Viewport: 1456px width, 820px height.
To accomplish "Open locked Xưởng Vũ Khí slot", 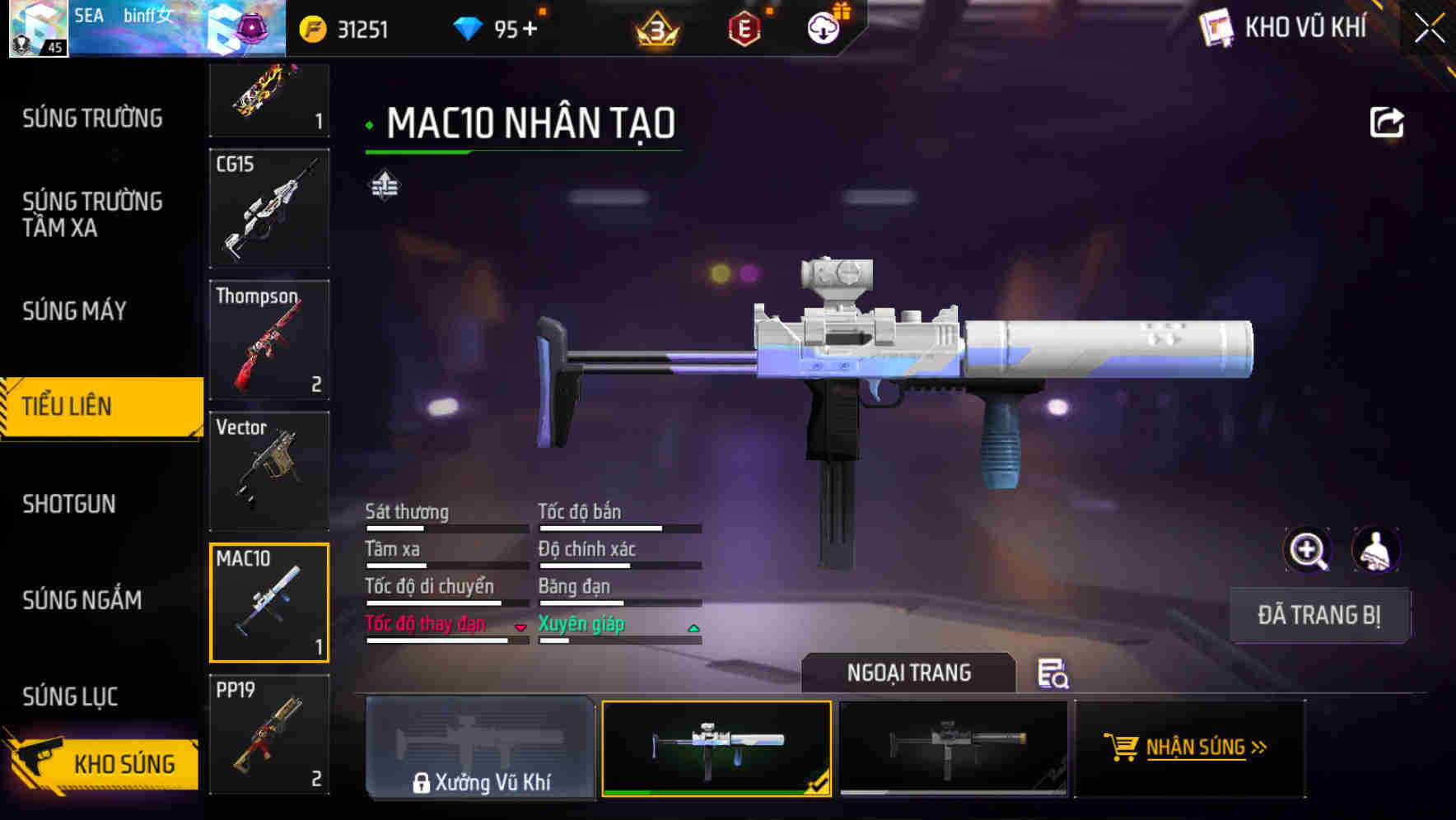I will 480,748.
